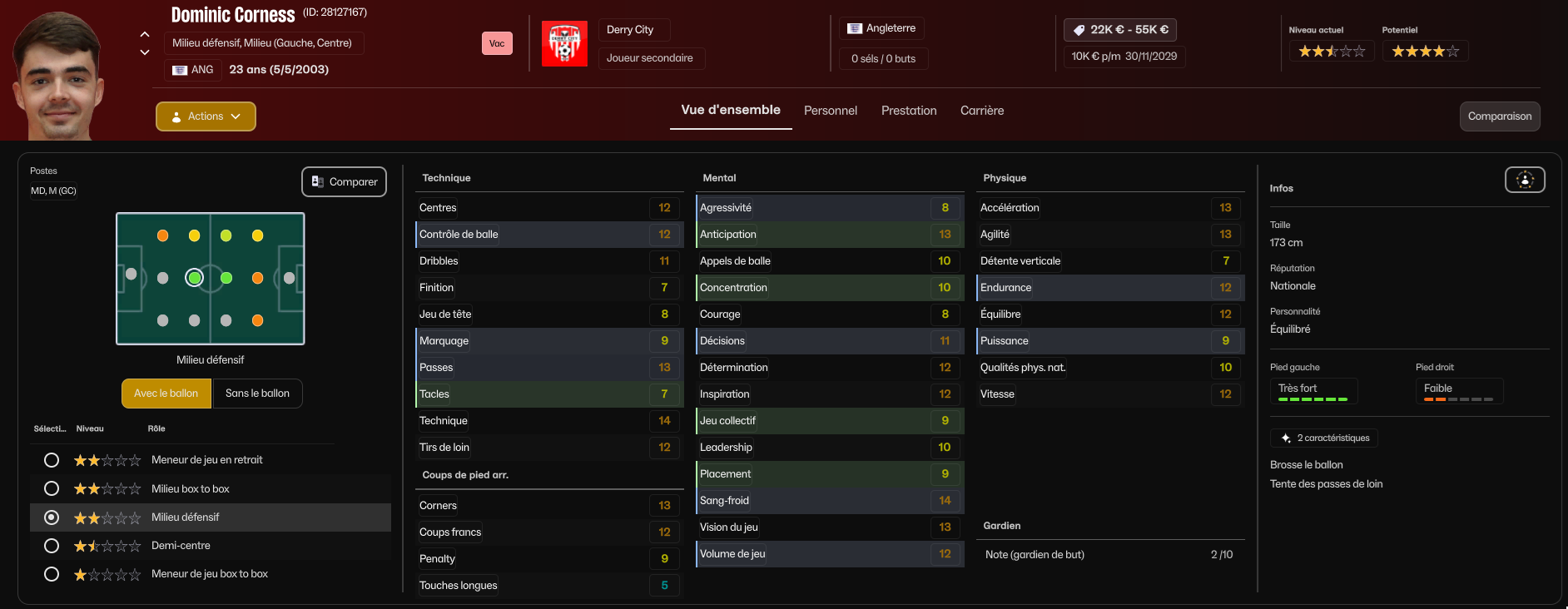Select the Demi-centre role radio

tap(52, 546)
